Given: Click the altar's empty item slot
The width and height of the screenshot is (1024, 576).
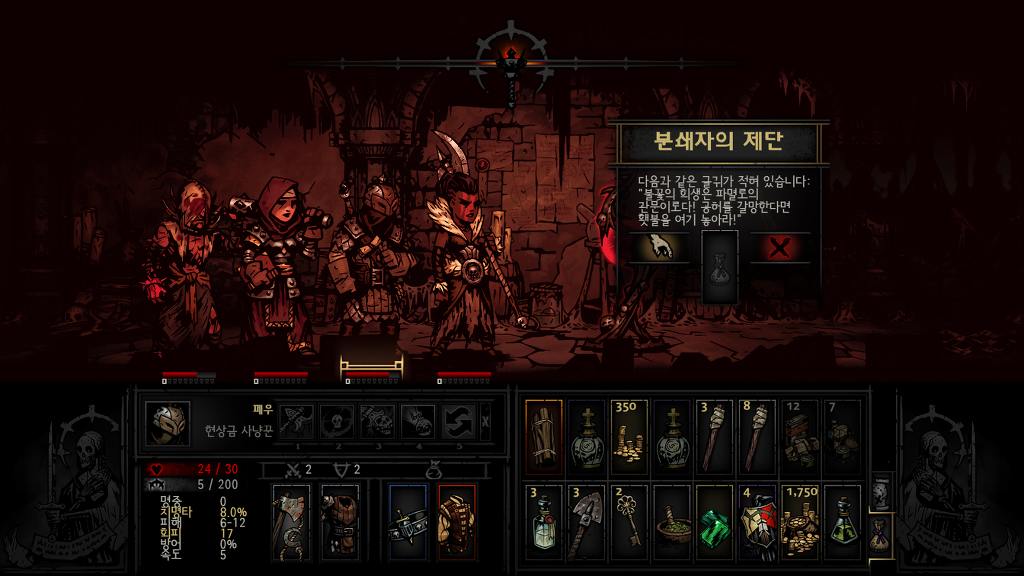Looking at the screenshot, I should click(x=720, y=266).
